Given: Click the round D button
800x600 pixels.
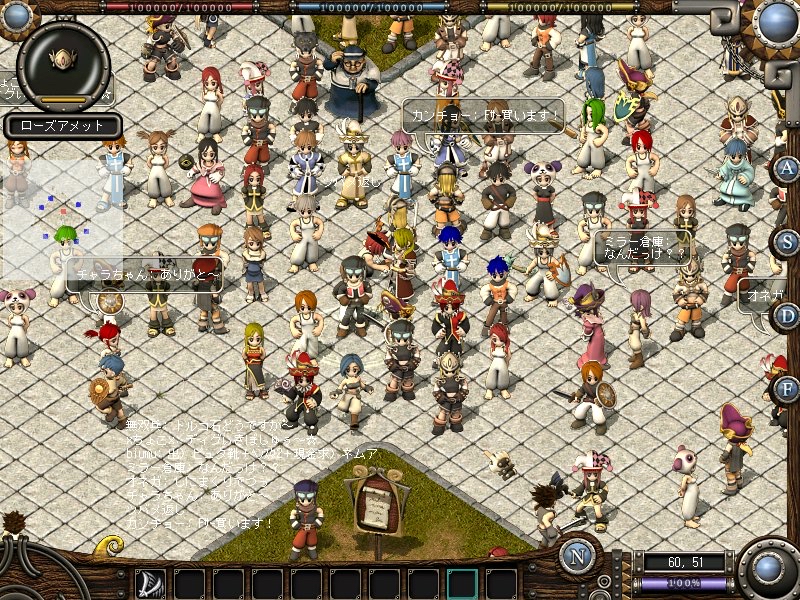Looking at the screenshot, I should pyautogui.click(x=787, y=316).
